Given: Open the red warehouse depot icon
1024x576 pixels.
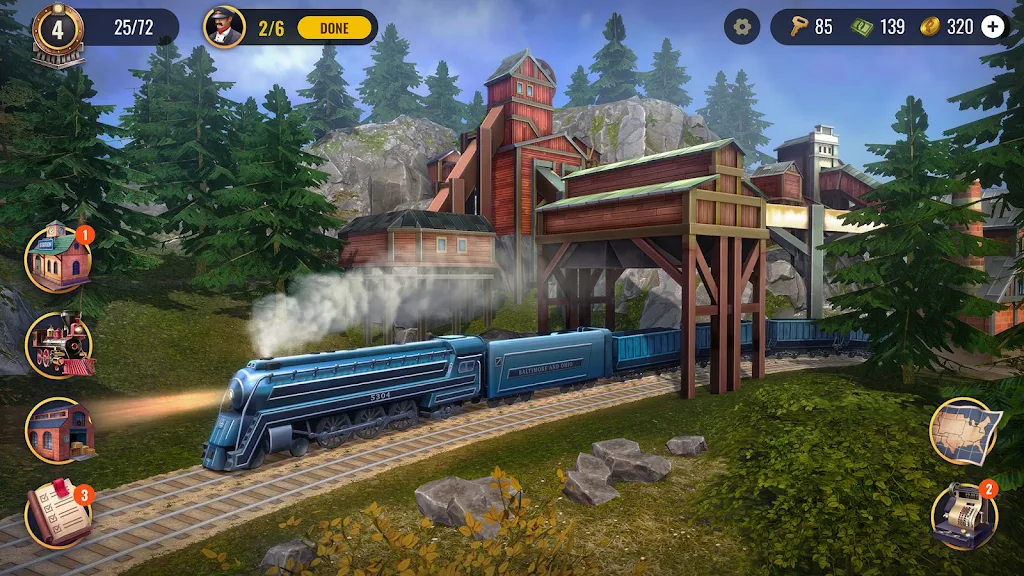Looking at the screenshot, I should click(59, 431).
